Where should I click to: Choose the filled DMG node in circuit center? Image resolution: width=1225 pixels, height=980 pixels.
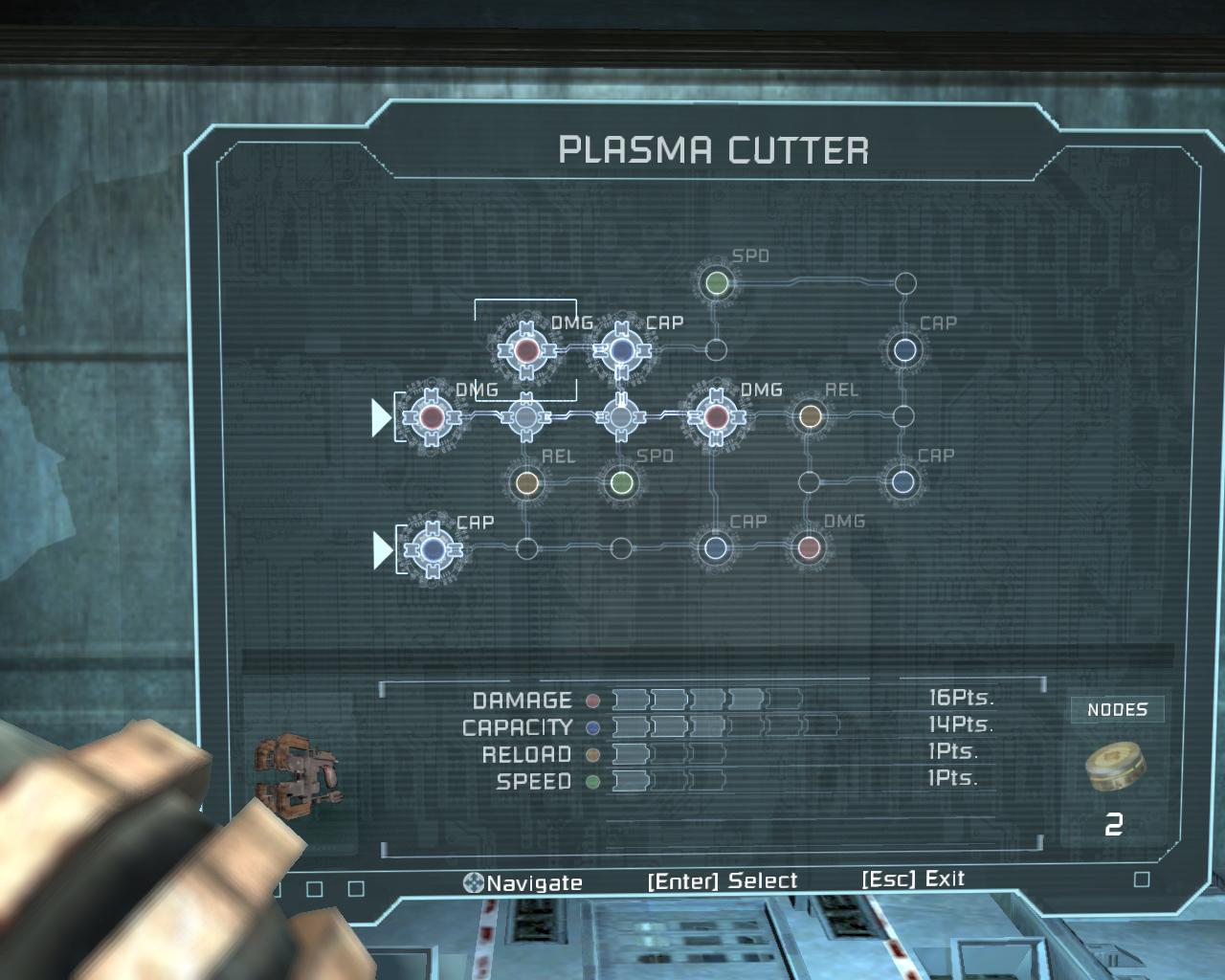pos(715,417)
